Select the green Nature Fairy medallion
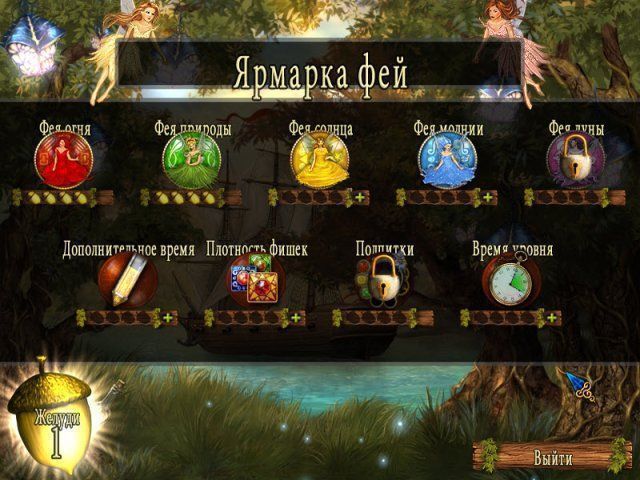640x480 pixels. [192, 160]
